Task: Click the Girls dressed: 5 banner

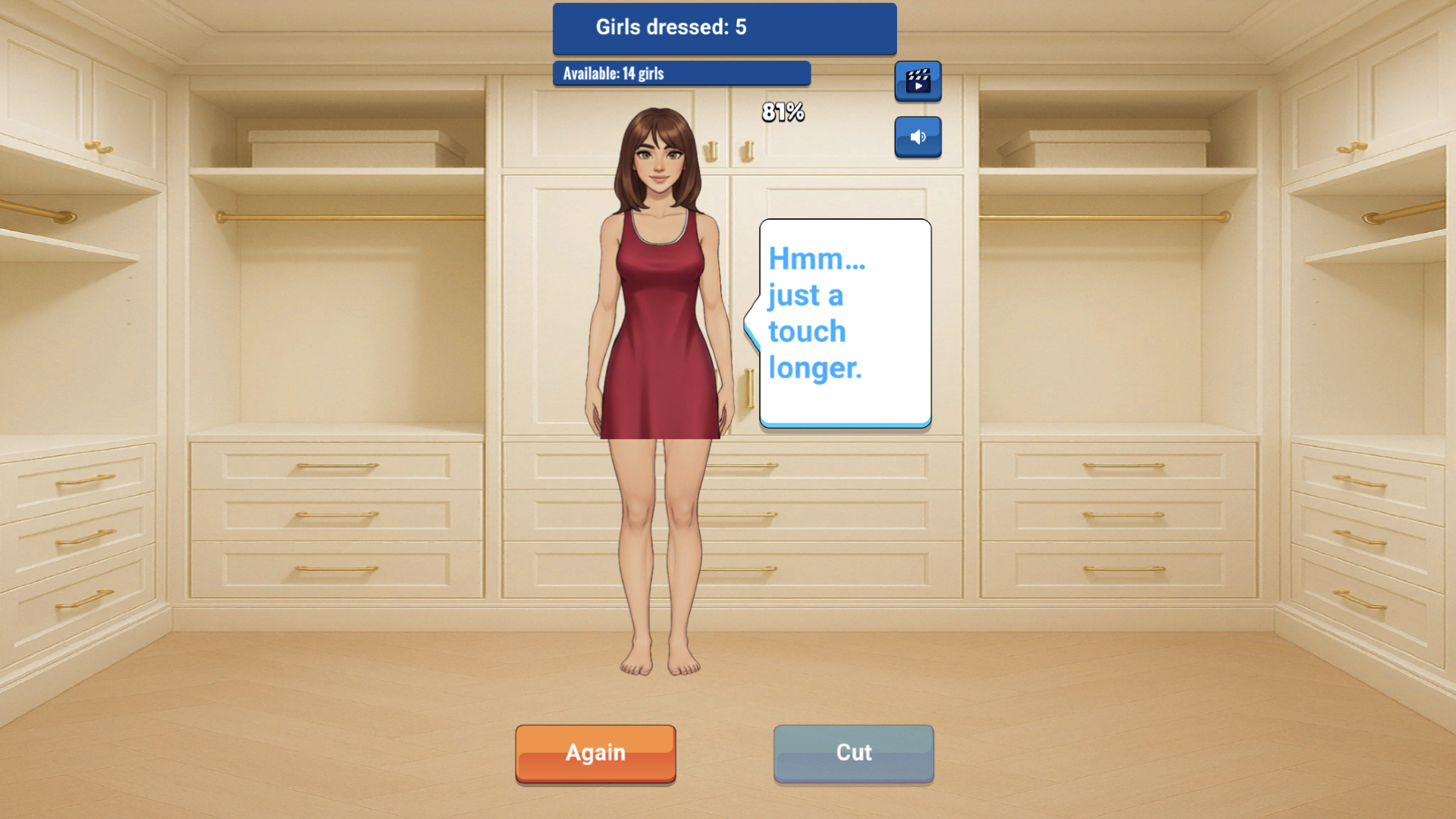Action: (724, 29)
